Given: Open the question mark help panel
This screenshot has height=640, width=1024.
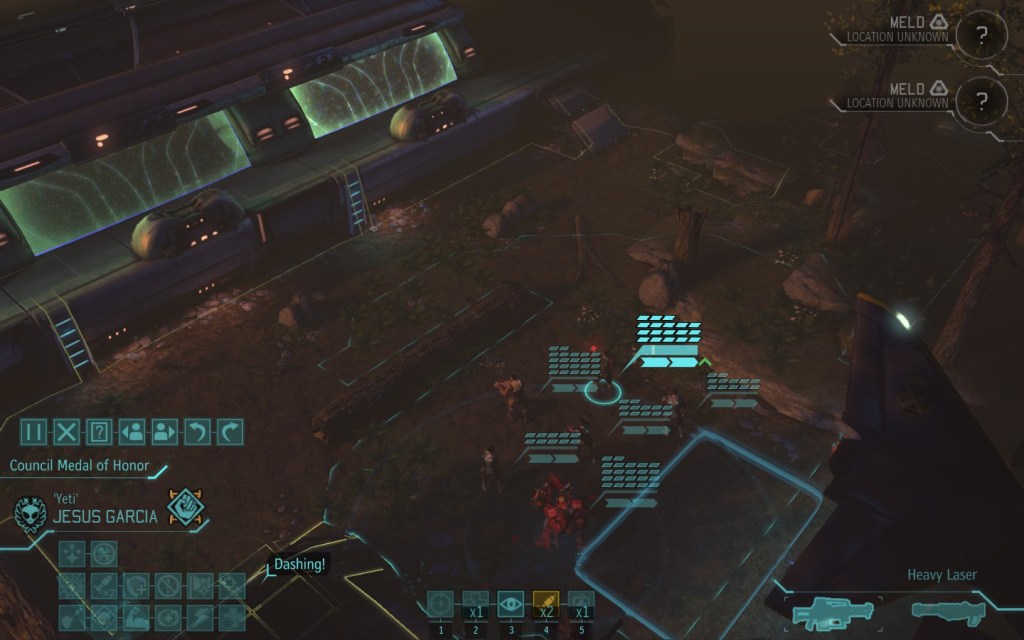Looking at the screenshot, I should click(98, 432).
